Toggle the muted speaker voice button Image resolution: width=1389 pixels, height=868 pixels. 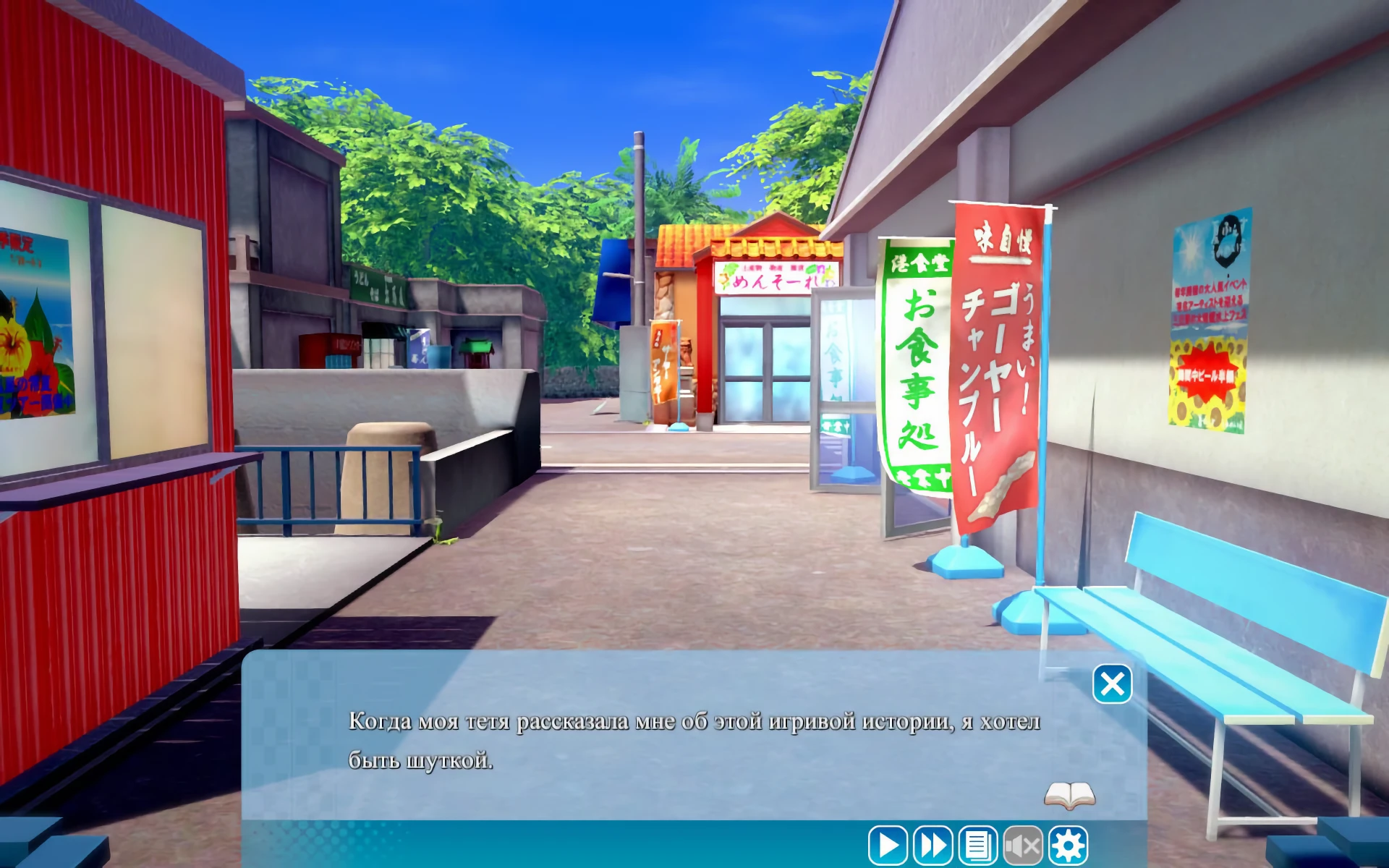tap(1023, 845)
